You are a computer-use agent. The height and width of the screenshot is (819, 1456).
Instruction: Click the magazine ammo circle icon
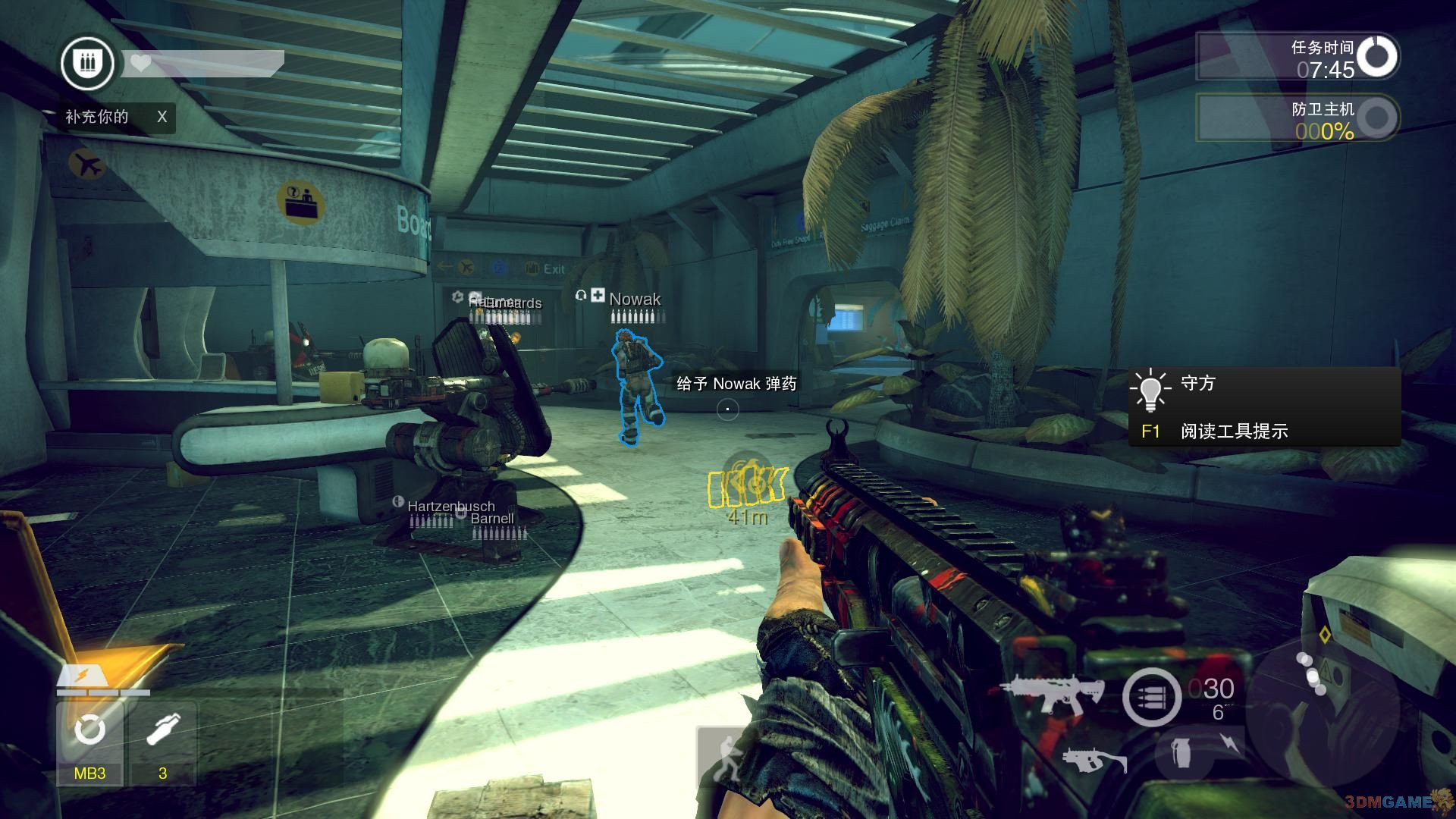(x=1151, y=697)
